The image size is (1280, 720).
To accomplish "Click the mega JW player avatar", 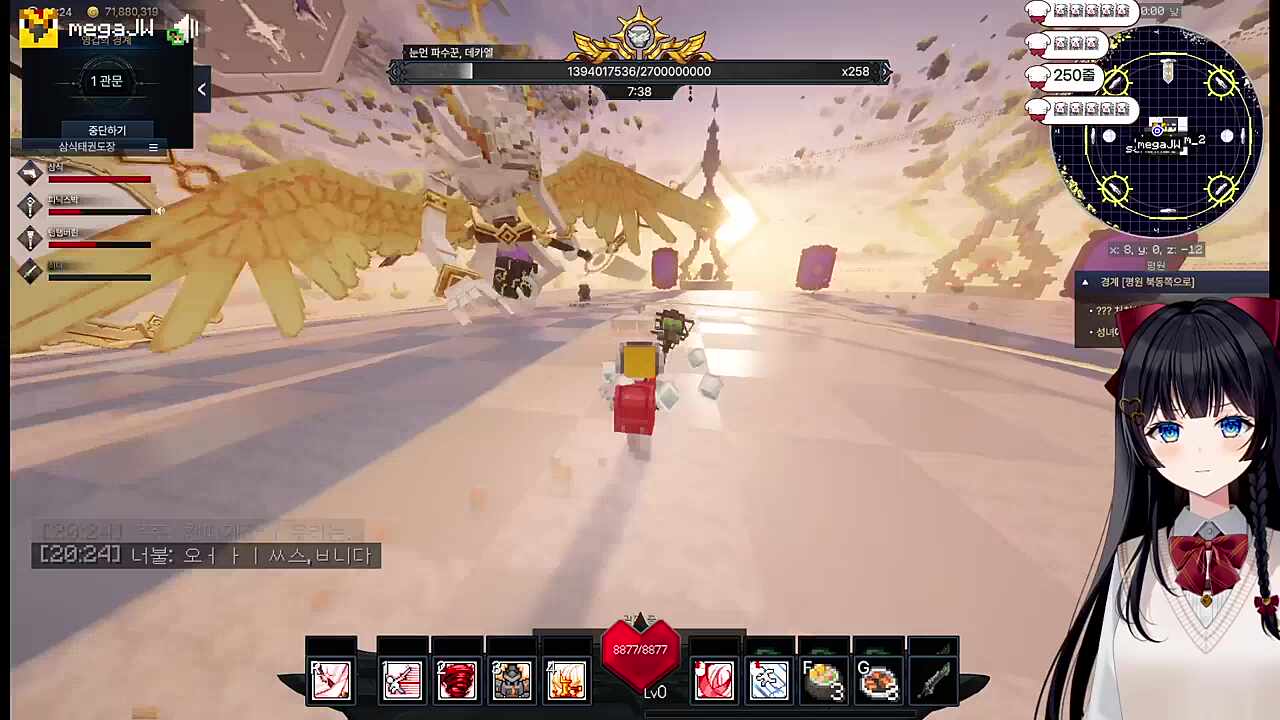I will click(39, 28).
